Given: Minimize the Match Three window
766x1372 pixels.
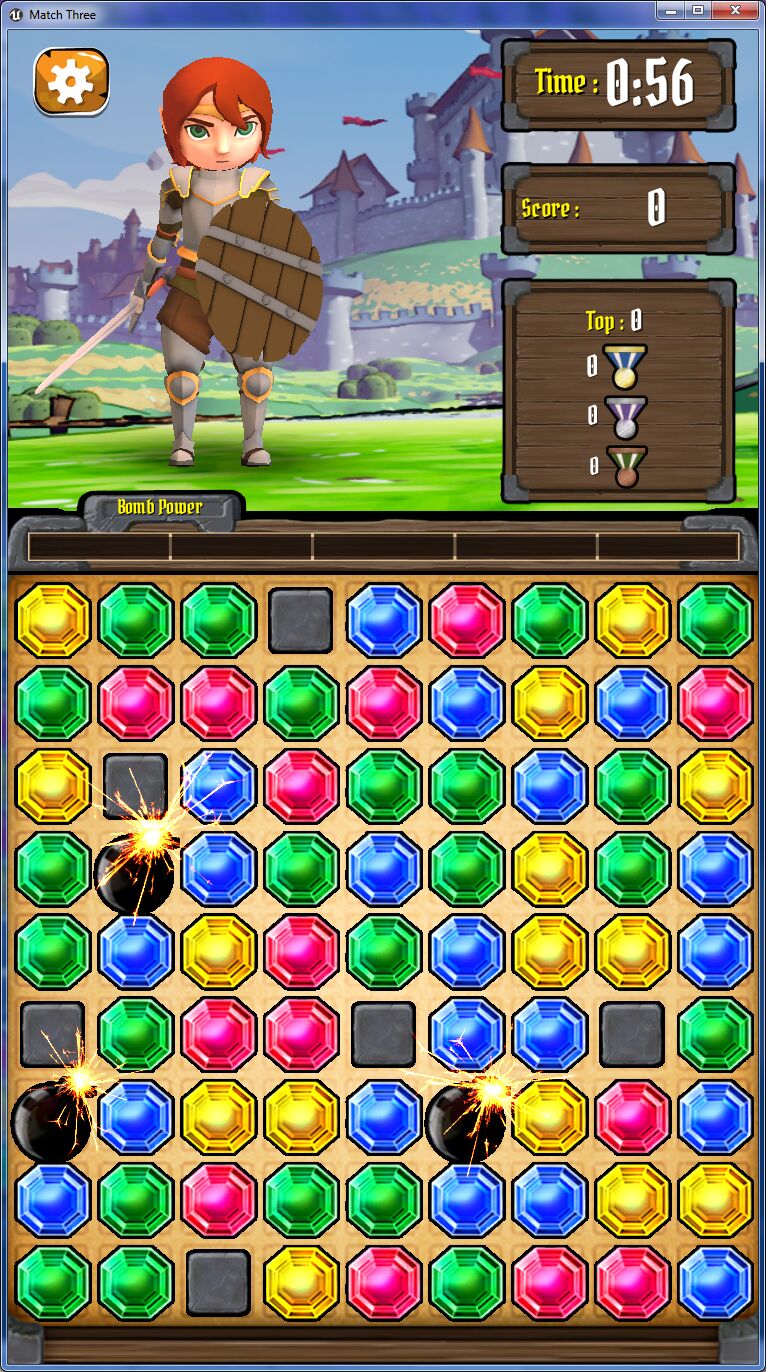Looking at the screenshot, I should (x=670, y=10).
